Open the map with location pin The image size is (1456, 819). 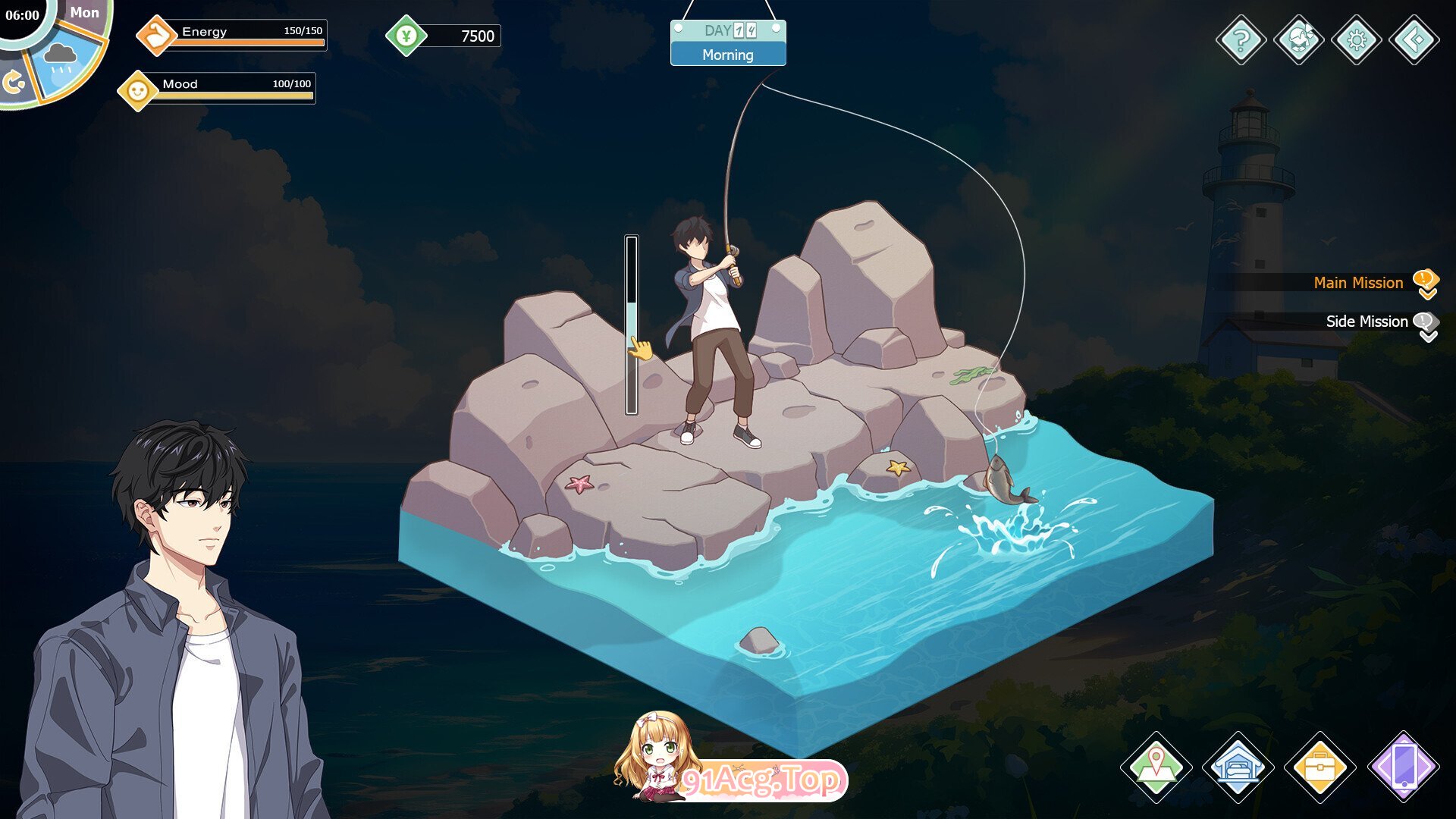(x=1156, y=767)
